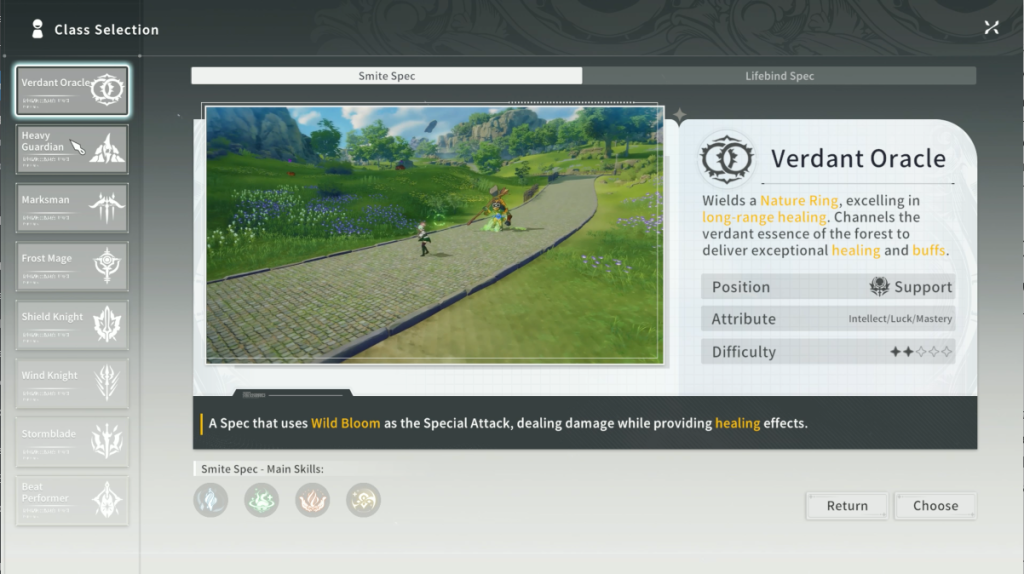Confirm class with the Choose button
This screenshot has height=574, width=1024.
[x=935, y=506]
